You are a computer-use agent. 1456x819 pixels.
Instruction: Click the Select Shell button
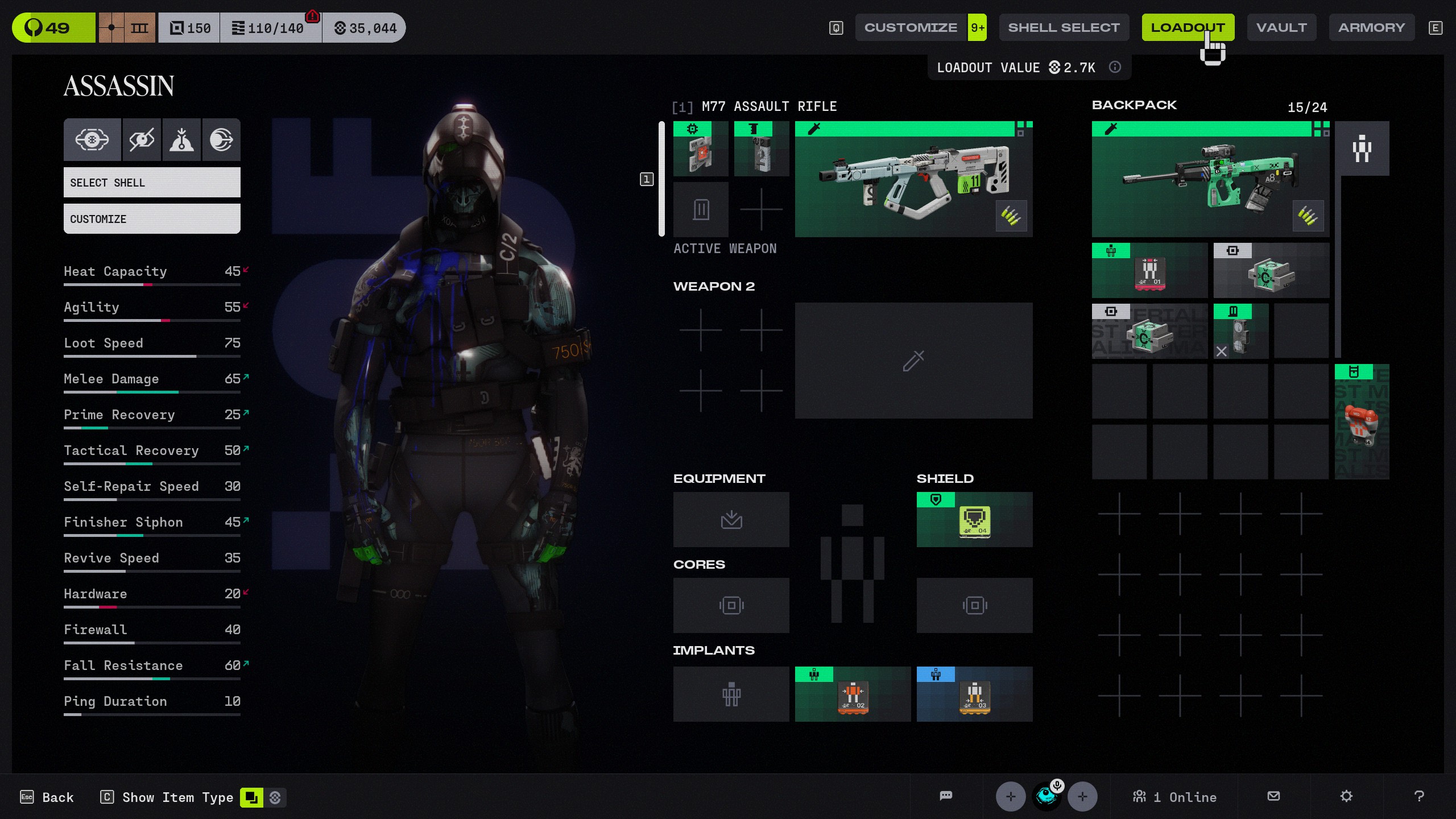152,183
